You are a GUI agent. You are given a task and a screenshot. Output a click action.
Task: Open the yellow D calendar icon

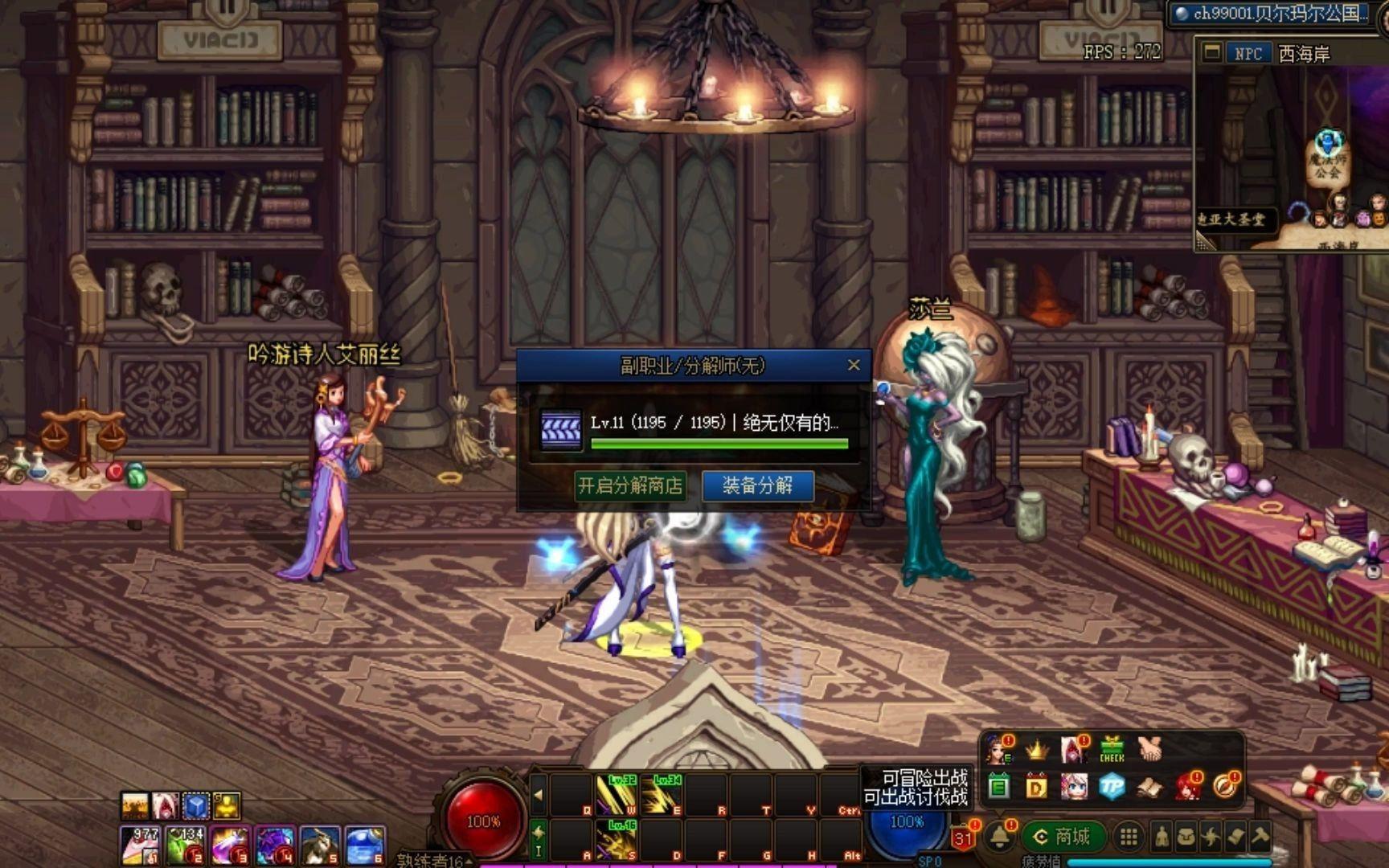[1036, 787]
